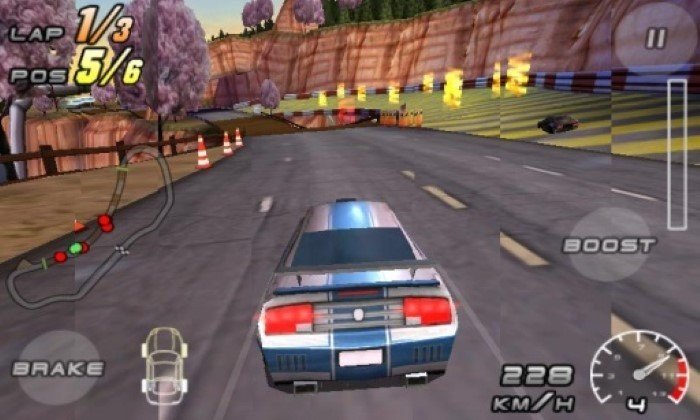Tap the Brake button
The width and height of the screenshot is (700, 420).
pos(58,368)
